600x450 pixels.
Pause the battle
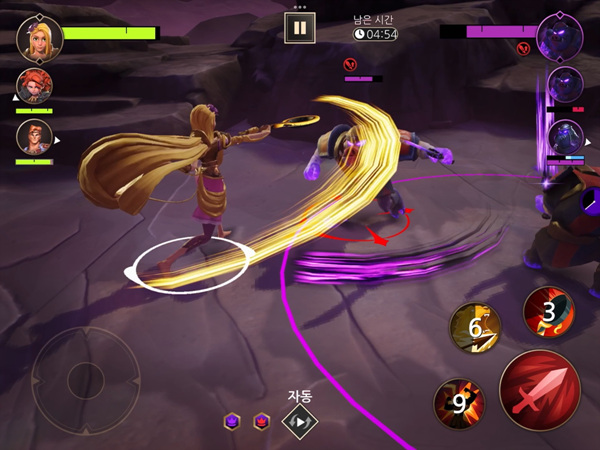click(x=298, y=27)
